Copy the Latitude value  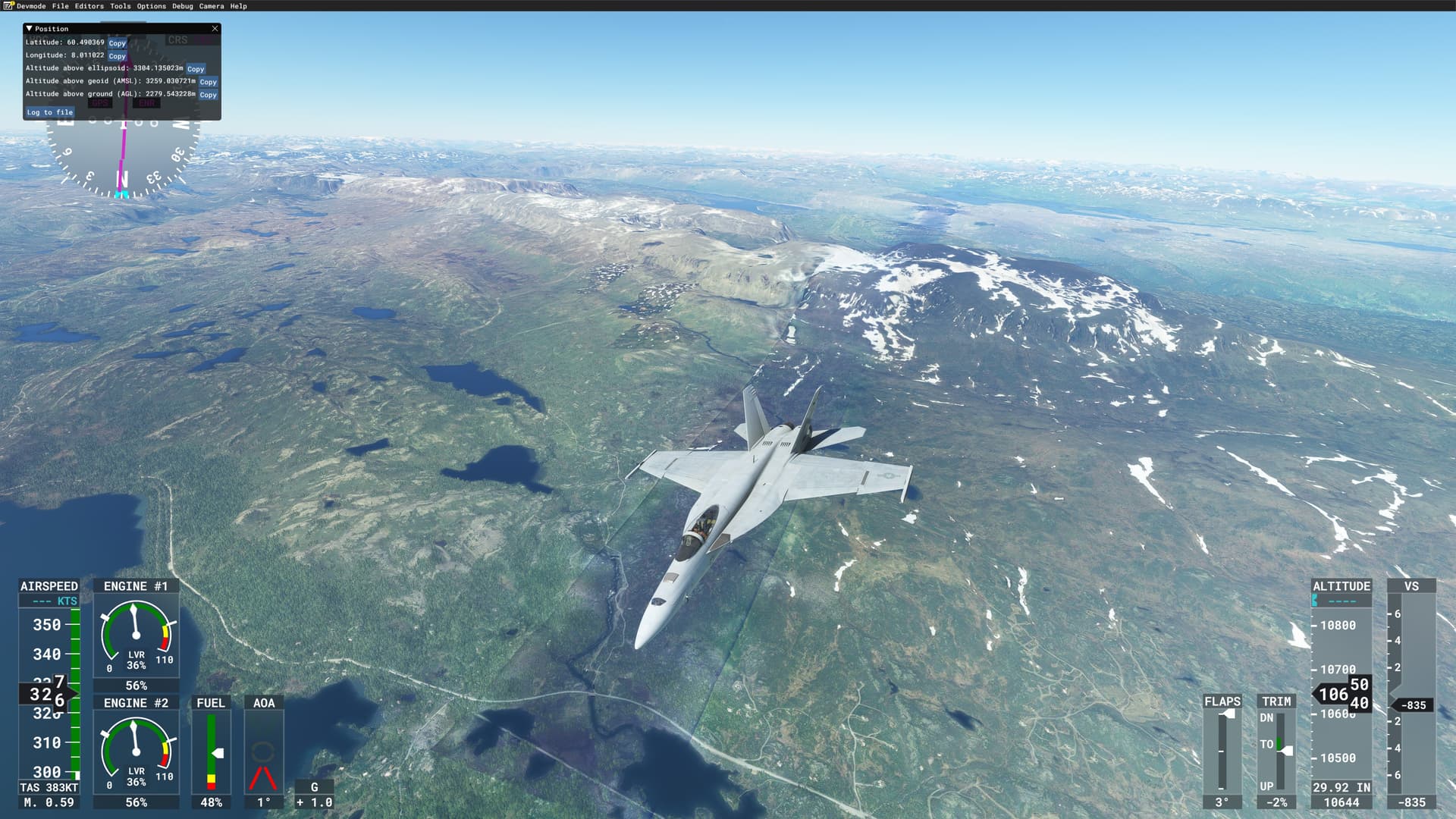coord(117,43)
